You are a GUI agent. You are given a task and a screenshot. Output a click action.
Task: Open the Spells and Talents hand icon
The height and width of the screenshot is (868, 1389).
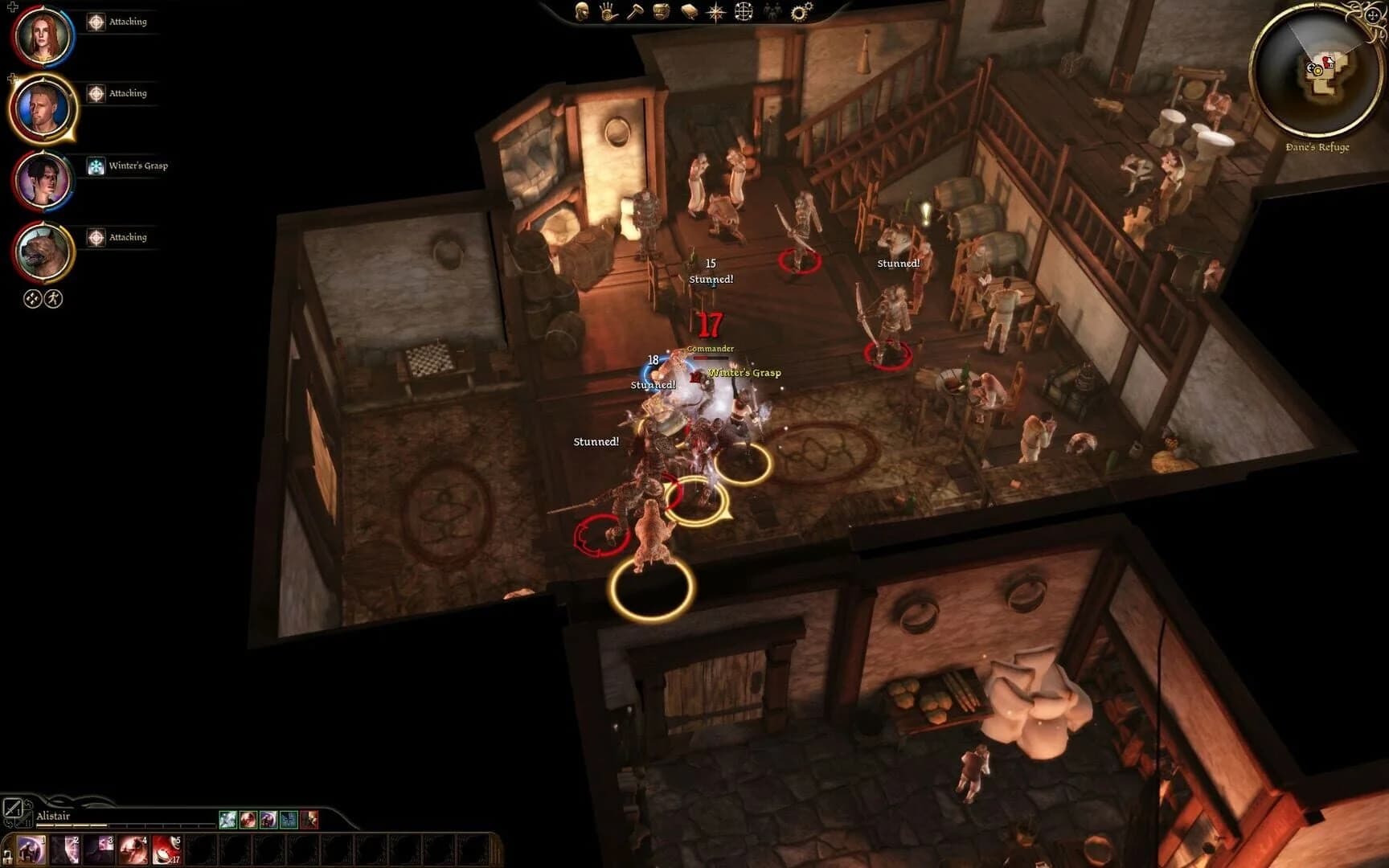607,13
